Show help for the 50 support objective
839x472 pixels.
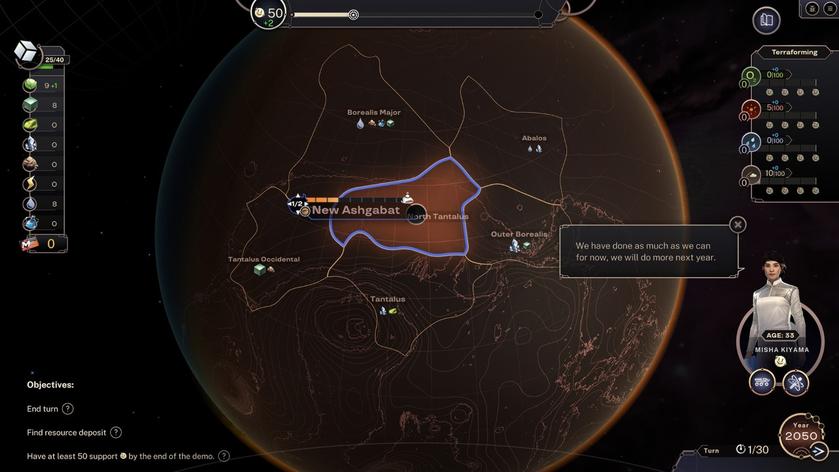click(224, 456)
